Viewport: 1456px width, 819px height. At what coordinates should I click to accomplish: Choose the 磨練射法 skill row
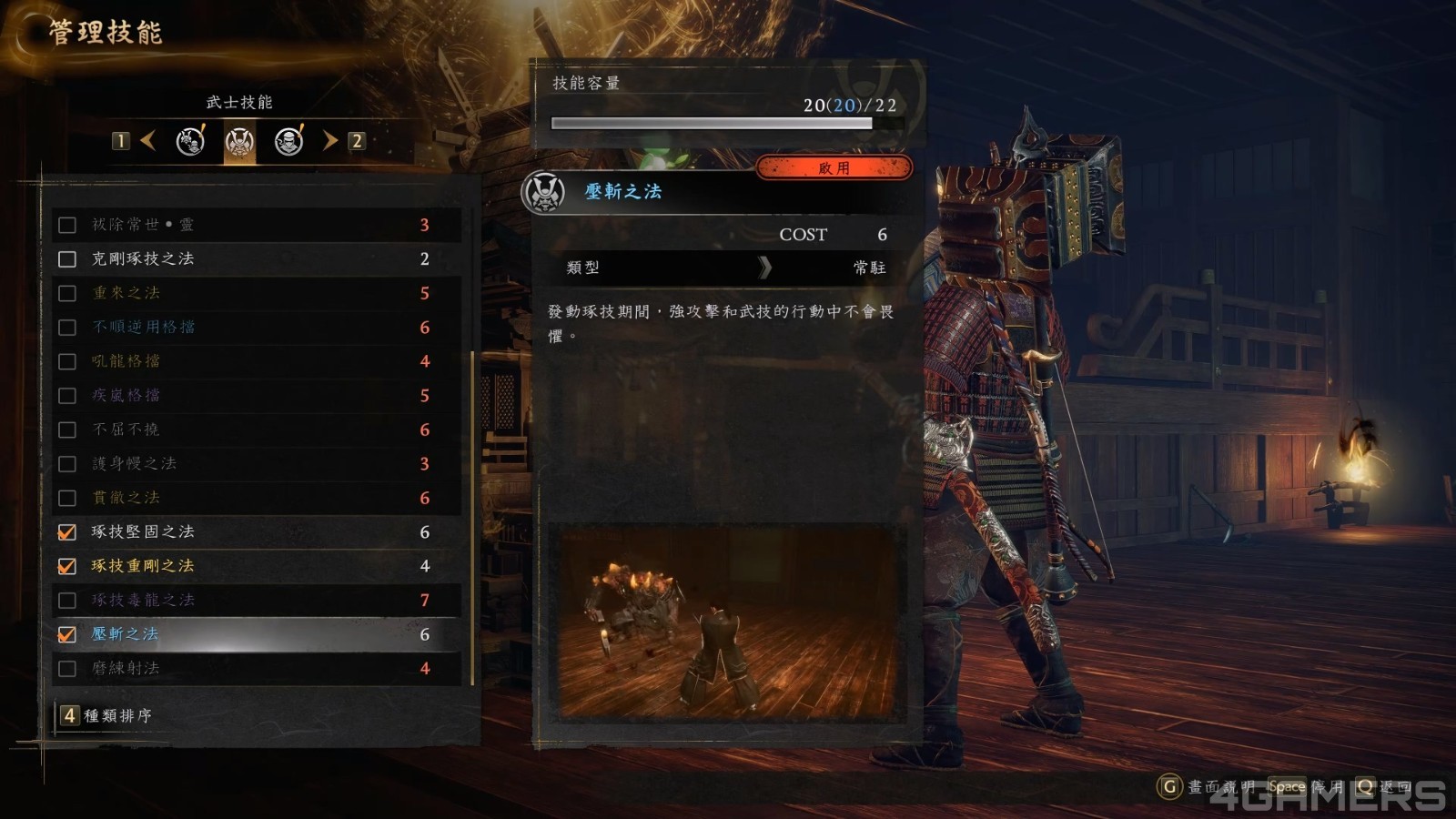pos(126,668)
